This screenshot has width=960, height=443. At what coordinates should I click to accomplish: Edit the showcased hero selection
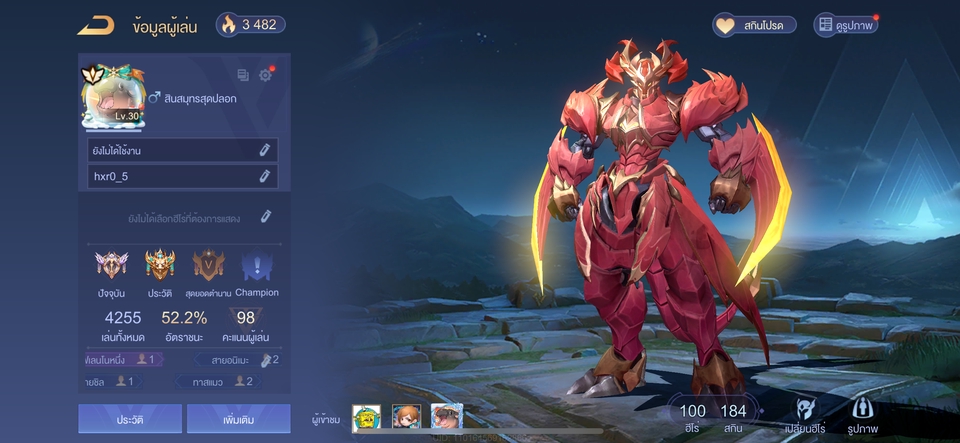tap(266, 216)
